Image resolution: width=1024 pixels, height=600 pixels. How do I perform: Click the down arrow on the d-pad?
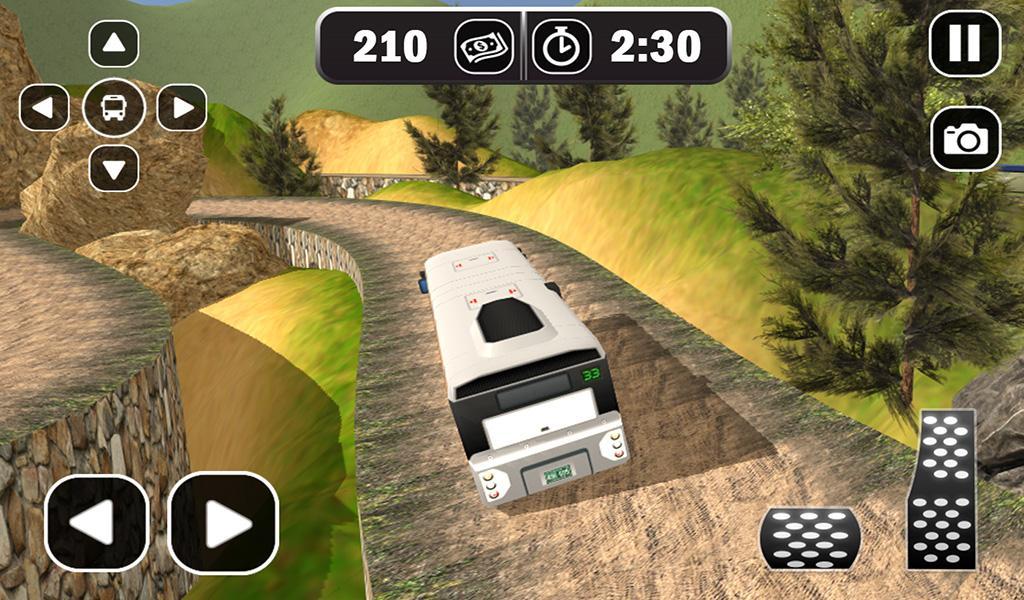pyautogui.click(x=114, y=168)
